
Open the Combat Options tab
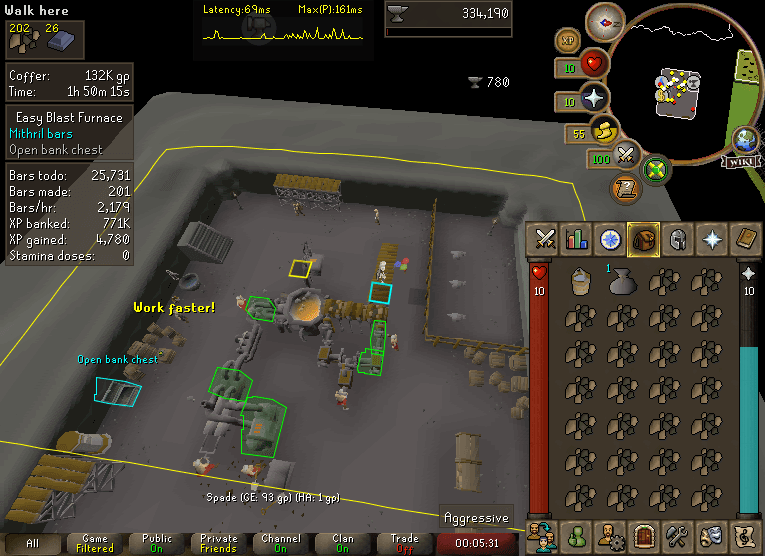point(544,239)
